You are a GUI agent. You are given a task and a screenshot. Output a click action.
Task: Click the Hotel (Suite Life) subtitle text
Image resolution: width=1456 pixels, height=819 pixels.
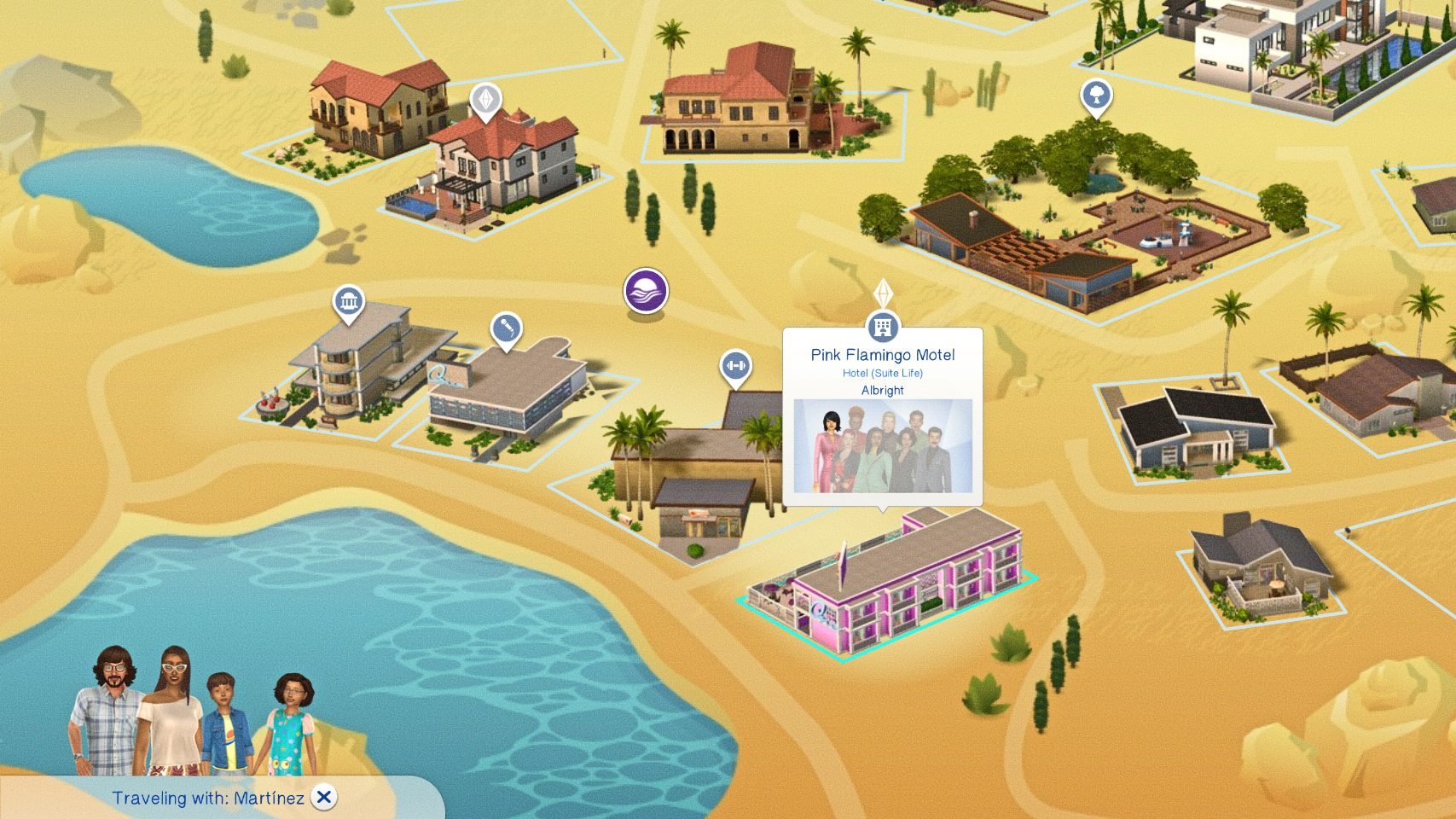(882, 373)
